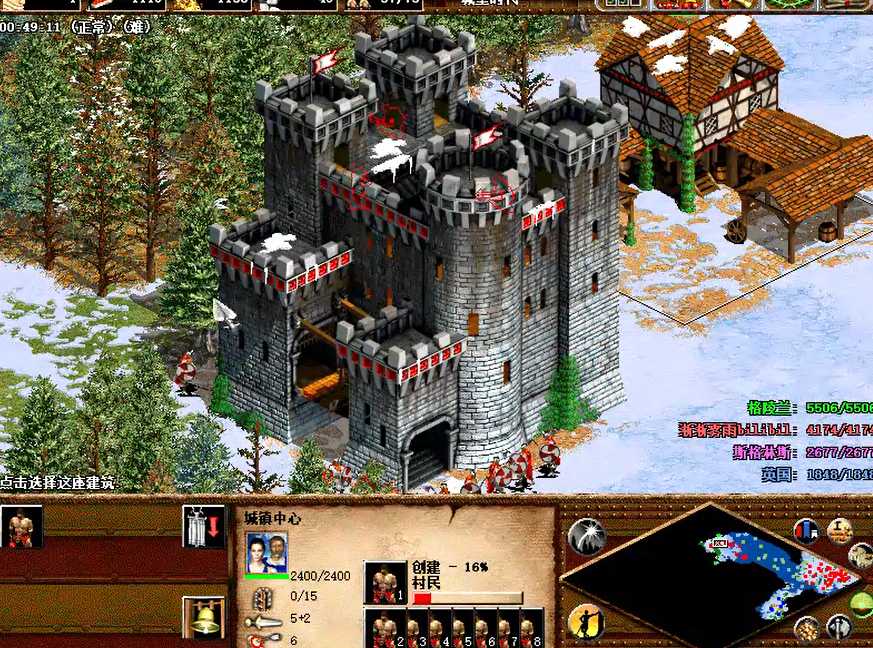
Task: Ring the town bell
Action: [x=203, y=617]
